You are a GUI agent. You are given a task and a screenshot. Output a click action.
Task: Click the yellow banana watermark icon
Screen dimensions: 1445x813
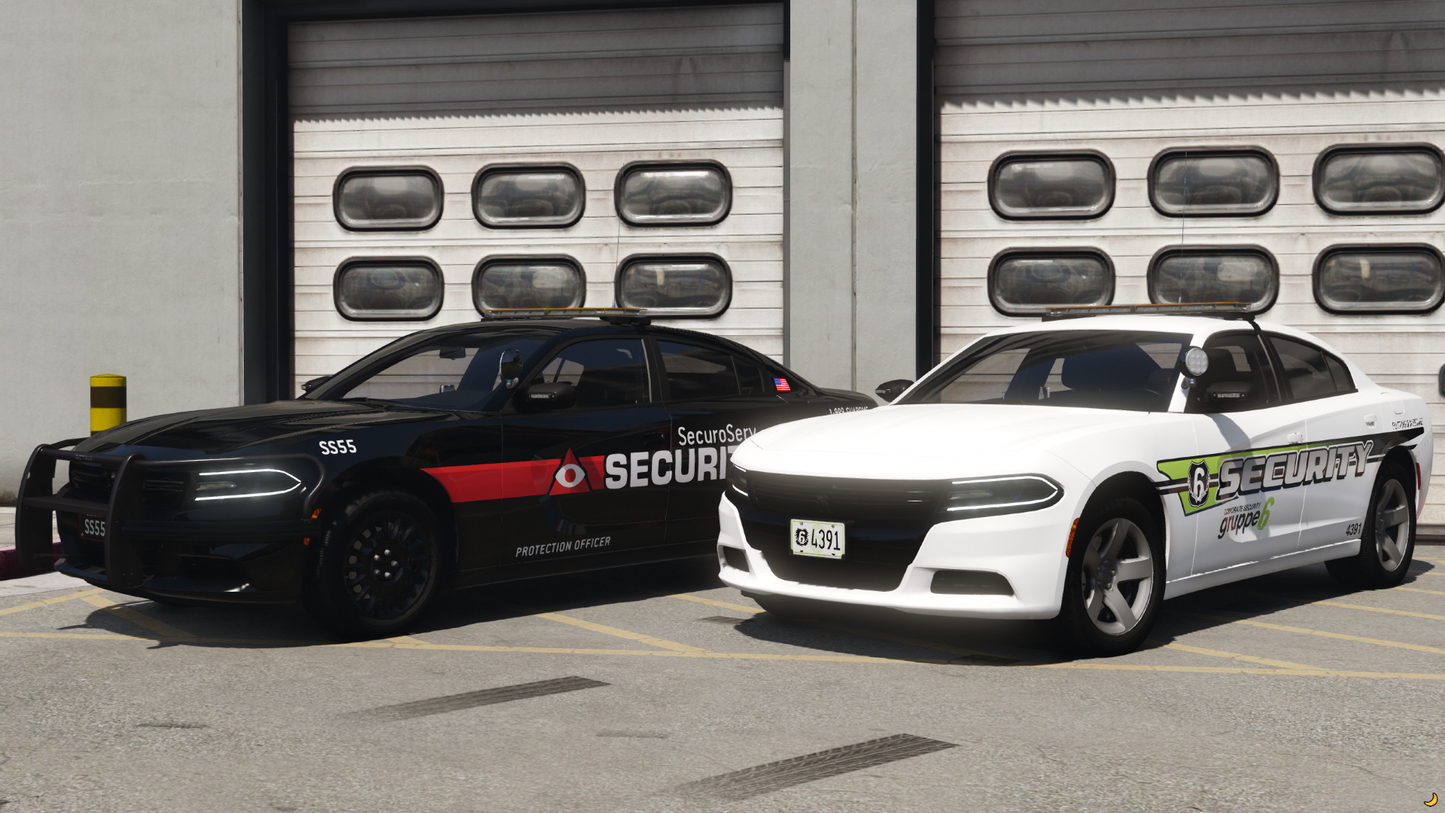click(x=1431, y=799)
